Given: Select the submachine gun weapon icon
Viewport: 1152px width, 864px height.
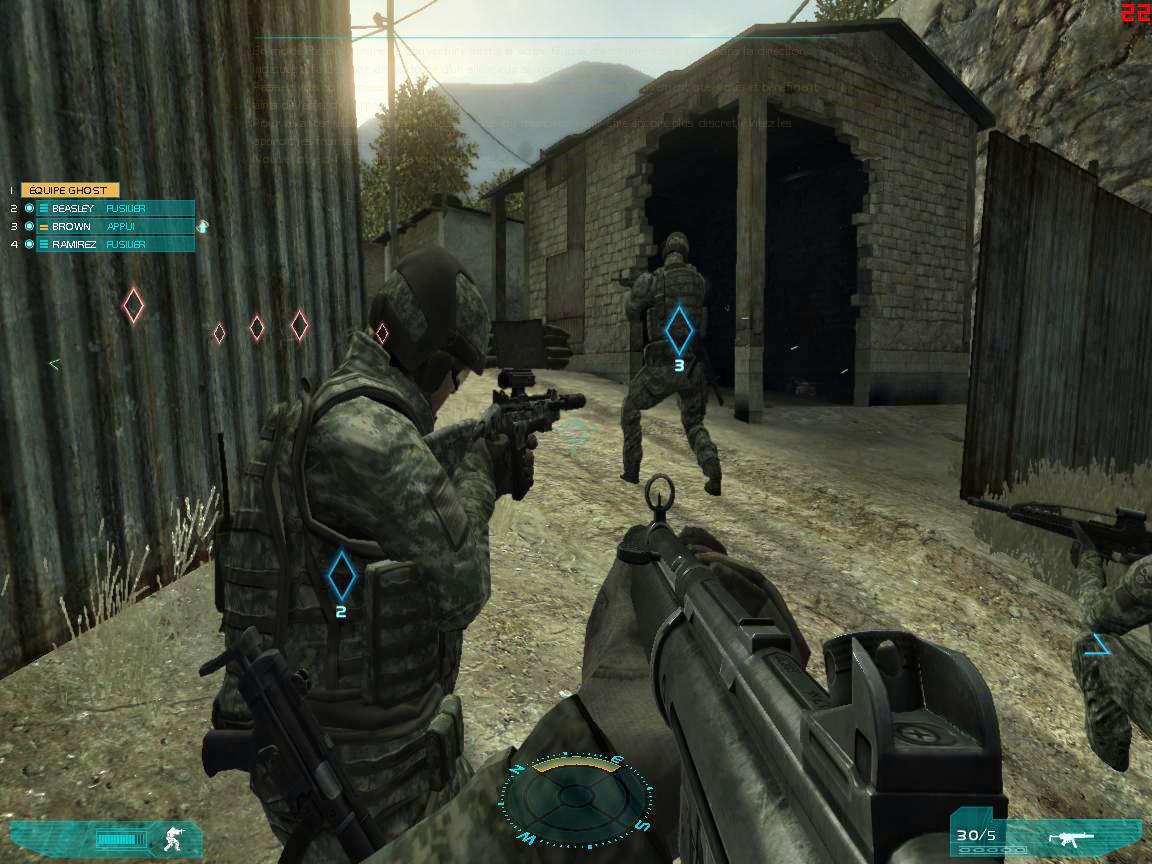Looking at the screenshot, I should click(1071, 837).
